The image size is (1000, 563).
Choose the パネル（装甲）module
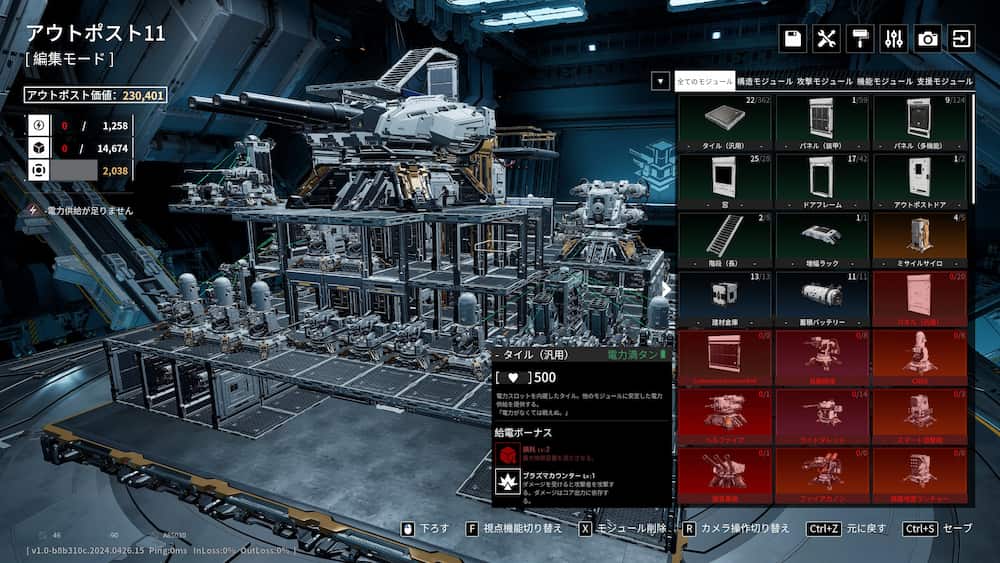pos(822,123)
